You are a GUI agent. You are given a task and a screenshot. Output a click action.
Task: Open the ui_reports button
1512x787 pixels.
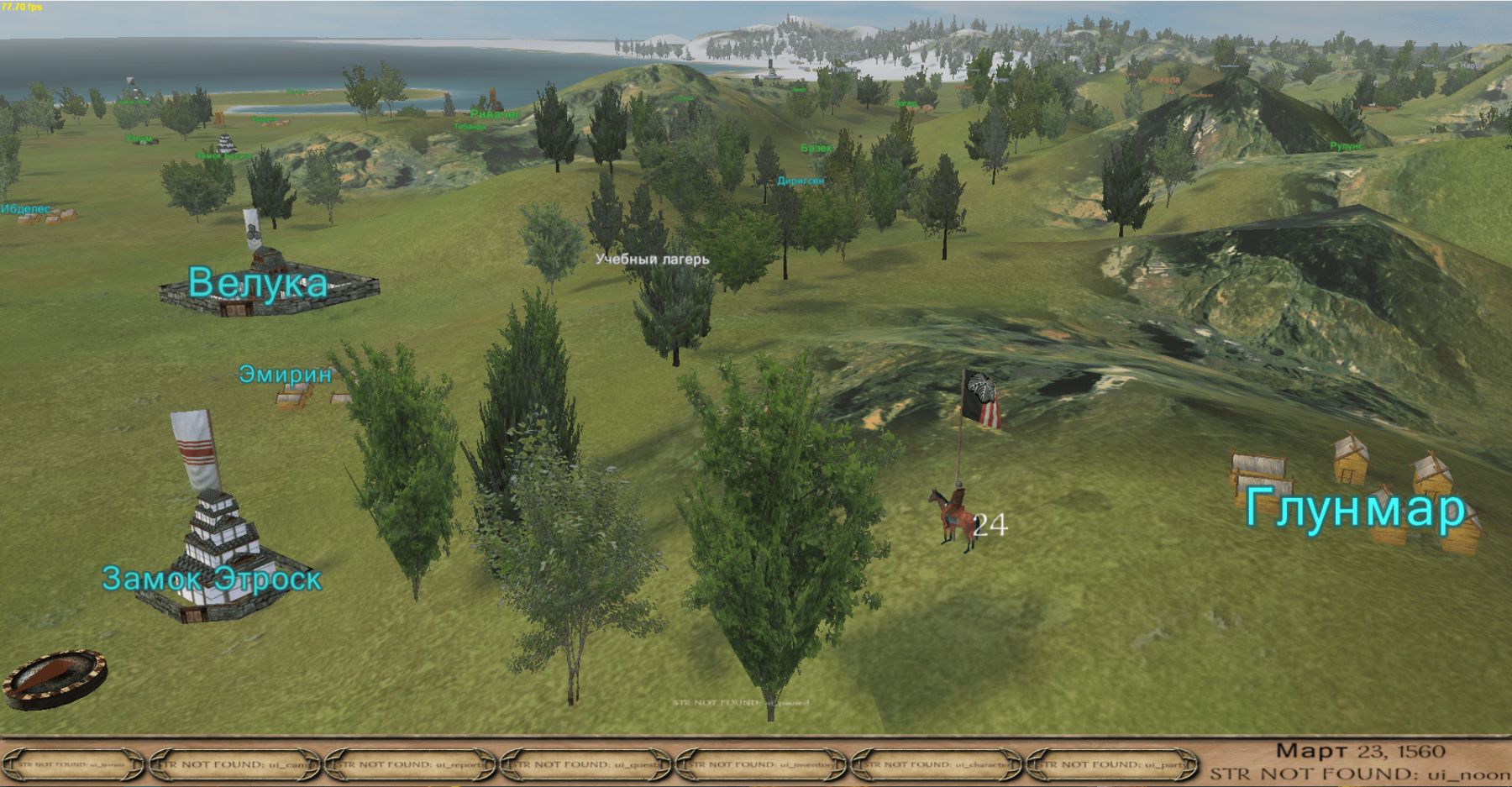coord(412,764)
